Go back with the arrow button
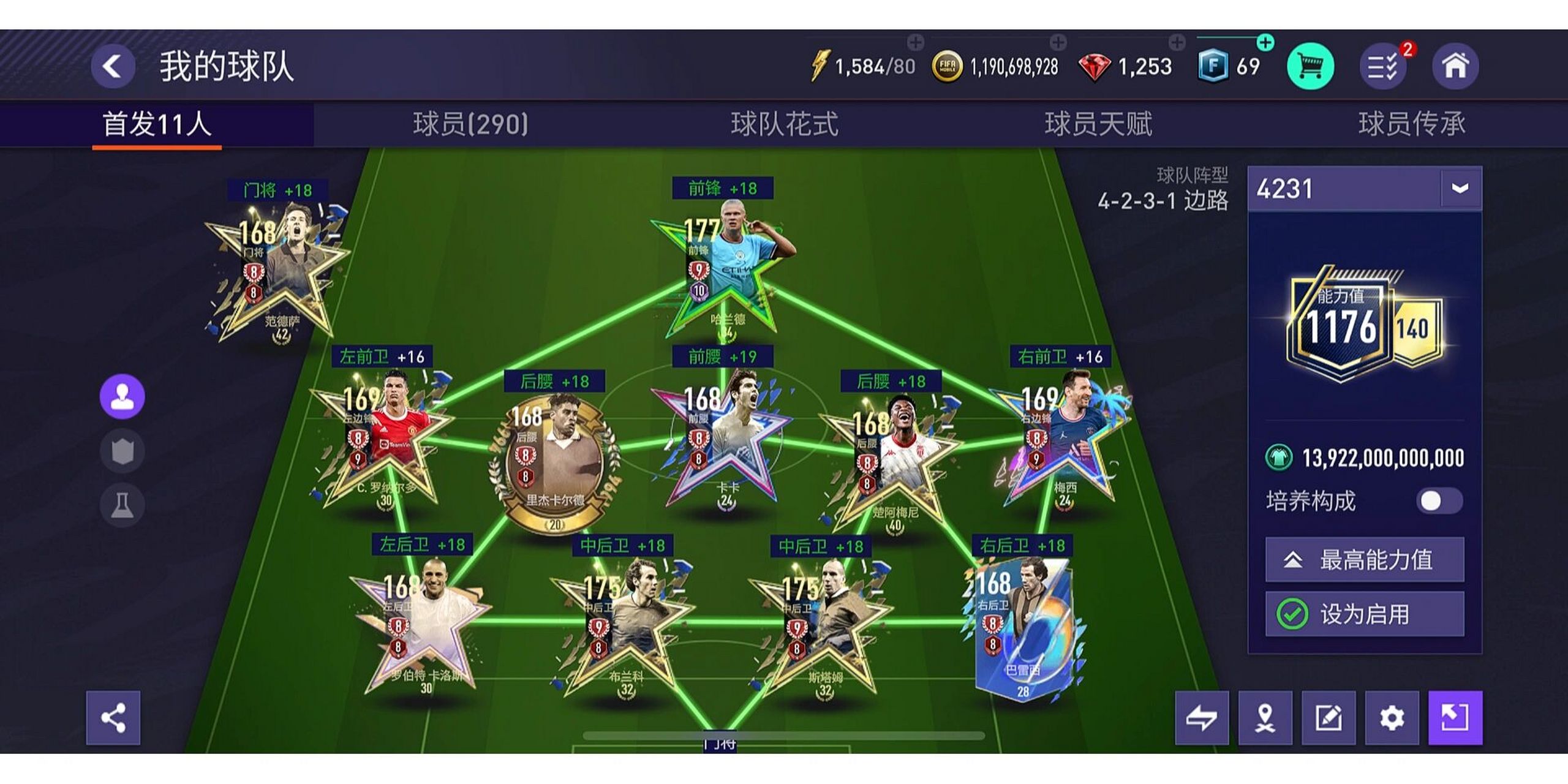This screenshot has width=1568, height=784. point(113,66)
